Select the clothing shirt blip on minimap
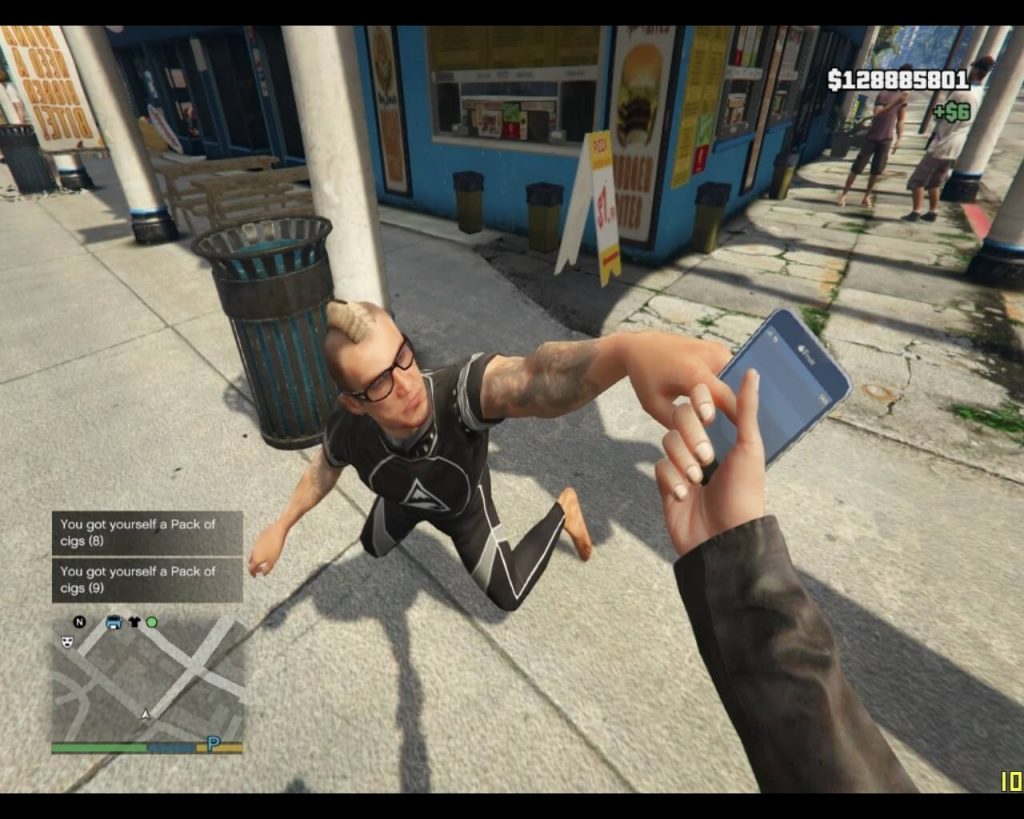The width and height of the screenshot is (1024, 819). [134, 622]
